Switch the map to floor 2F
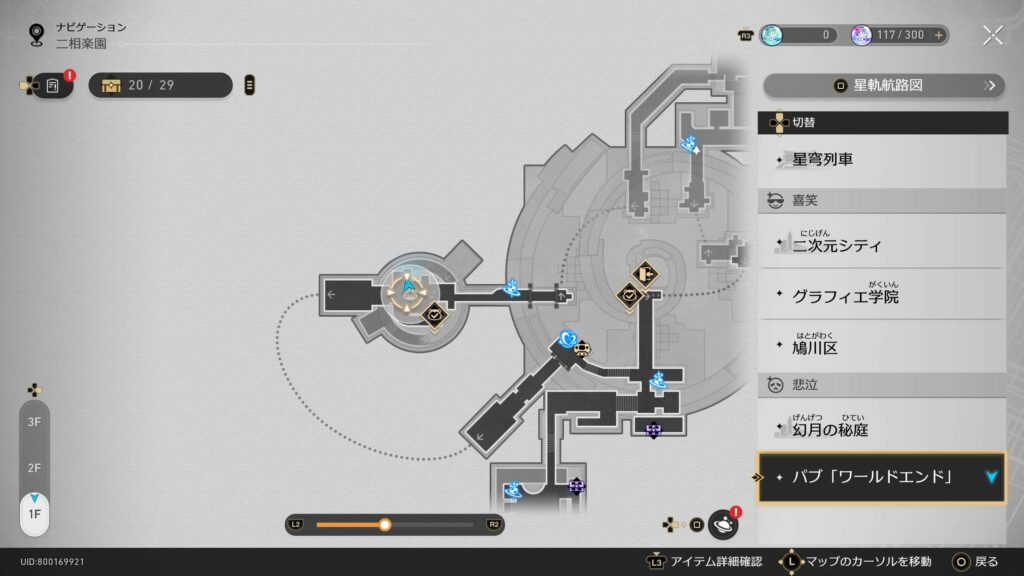 [x=34, y=468]
